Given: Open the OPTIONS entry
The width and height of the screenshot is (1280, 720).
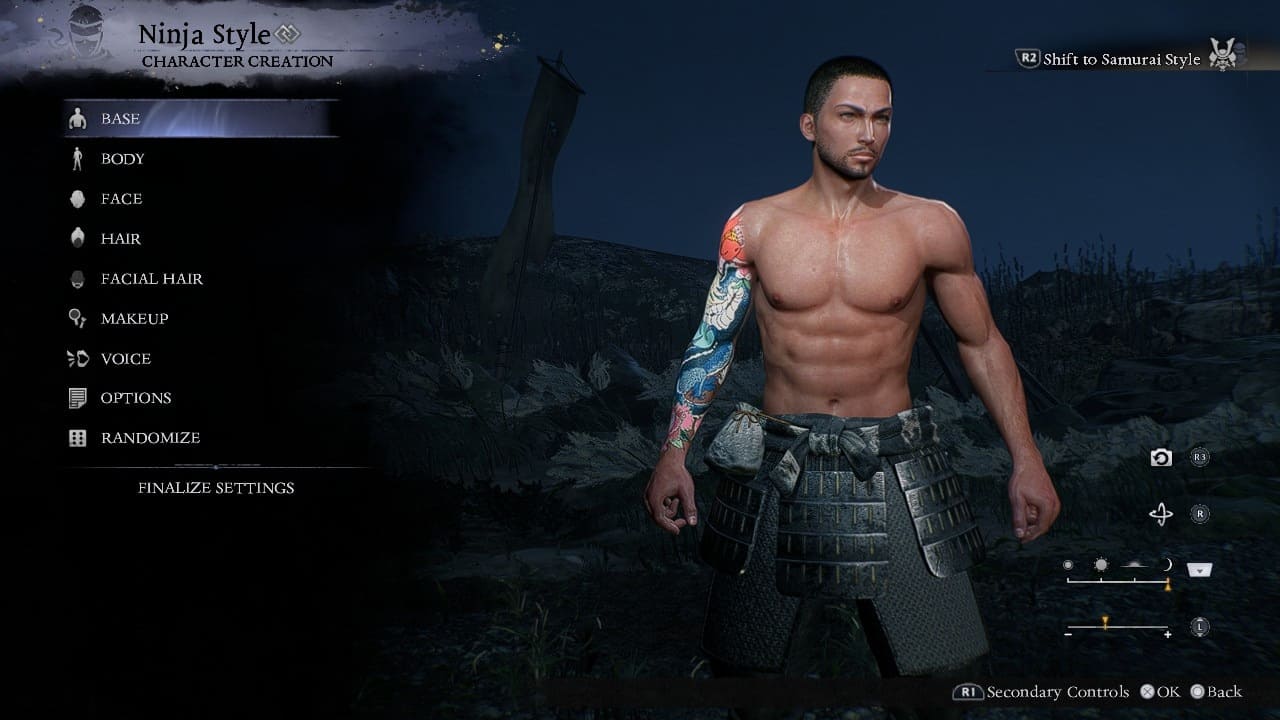Looking at the screenshot, I should point(135,398).
